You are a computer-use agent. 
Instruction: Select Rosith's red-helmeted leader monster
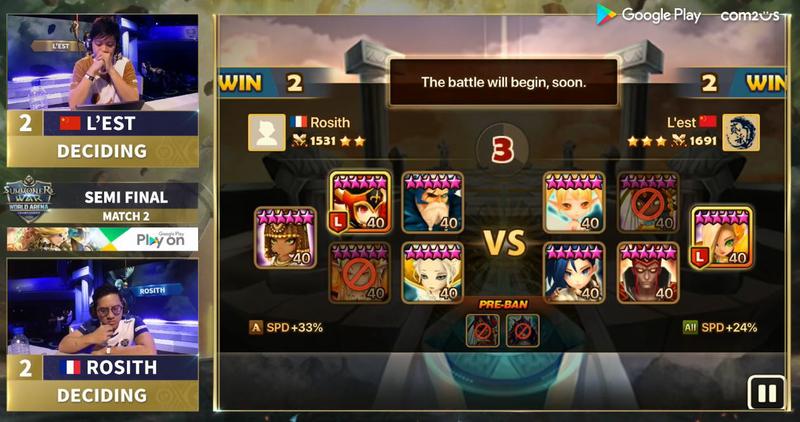[x=360, y=202]
